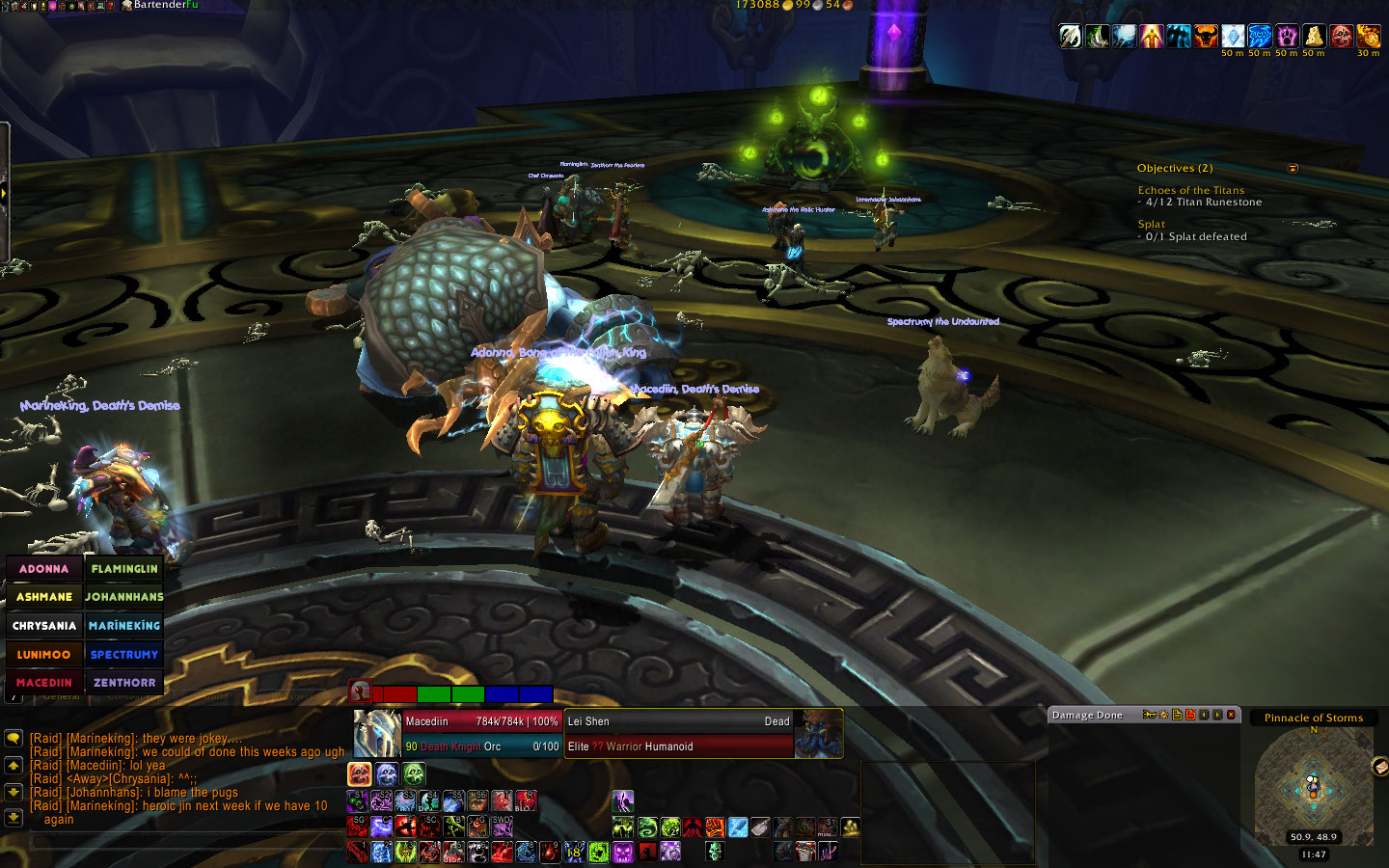The height and width of the screenshot is (868, 1389).
Task: Select Zenthorr's raid frame
Action: [x=124, y=683]
